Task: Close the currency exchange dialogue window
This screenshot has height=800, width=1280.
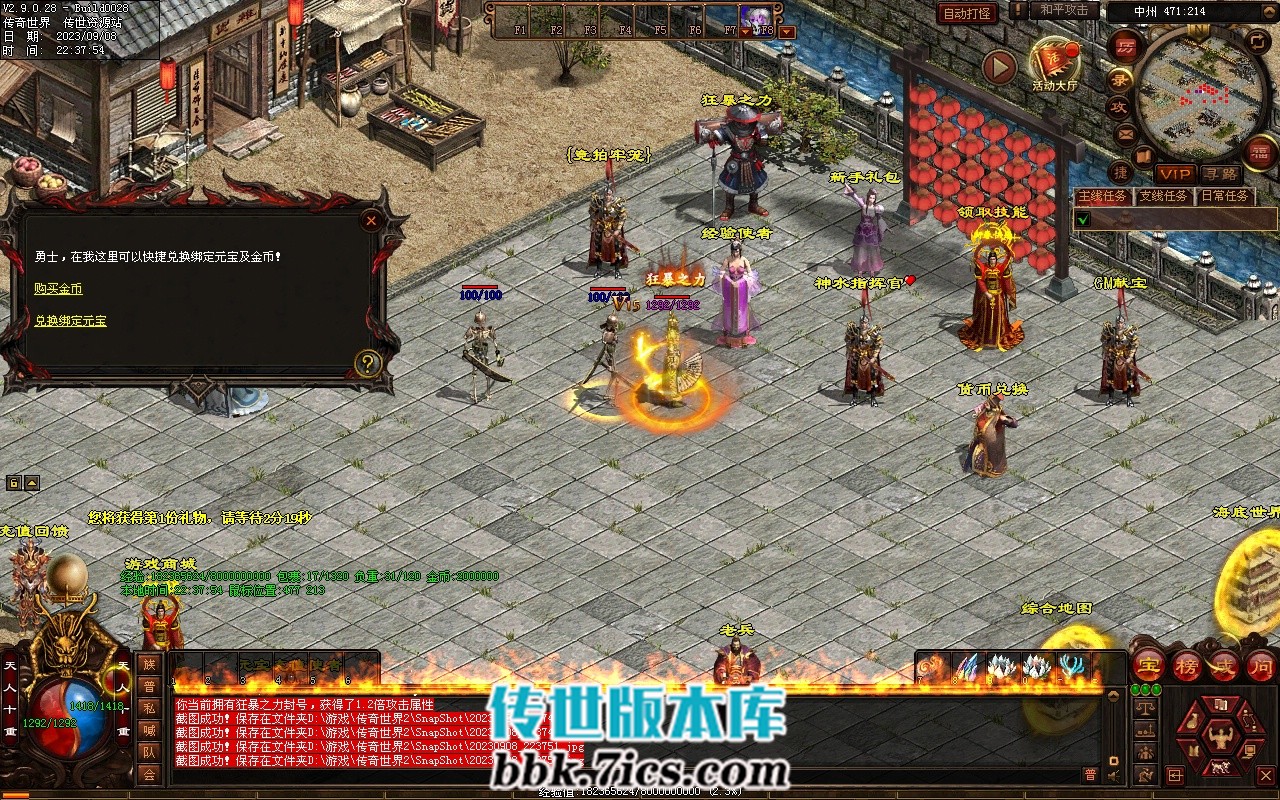Action: click(x=372, y=220)
